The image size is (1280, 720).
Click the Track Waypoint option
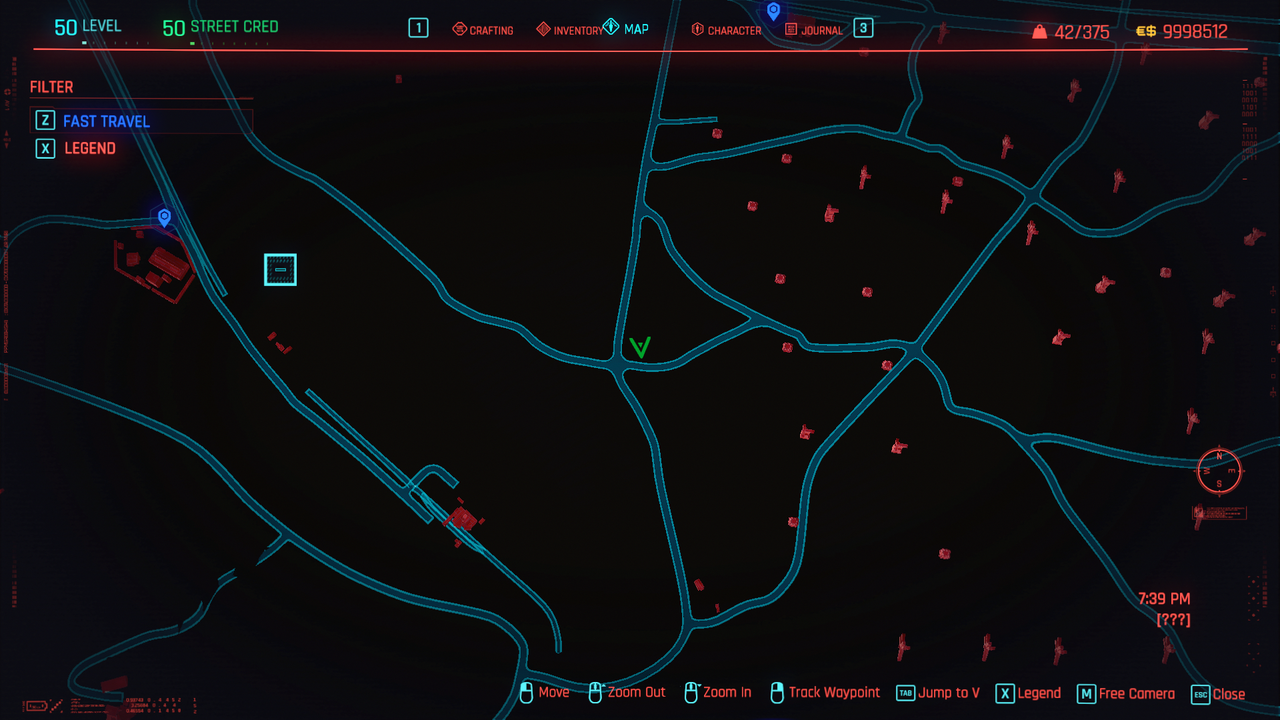click(825, 692)
